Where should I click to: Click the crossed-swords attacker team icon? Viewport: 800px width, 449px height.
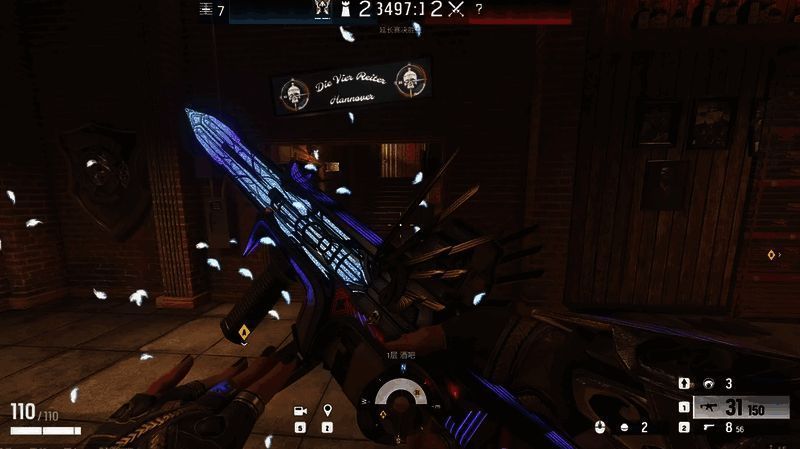tap(456, 10)
